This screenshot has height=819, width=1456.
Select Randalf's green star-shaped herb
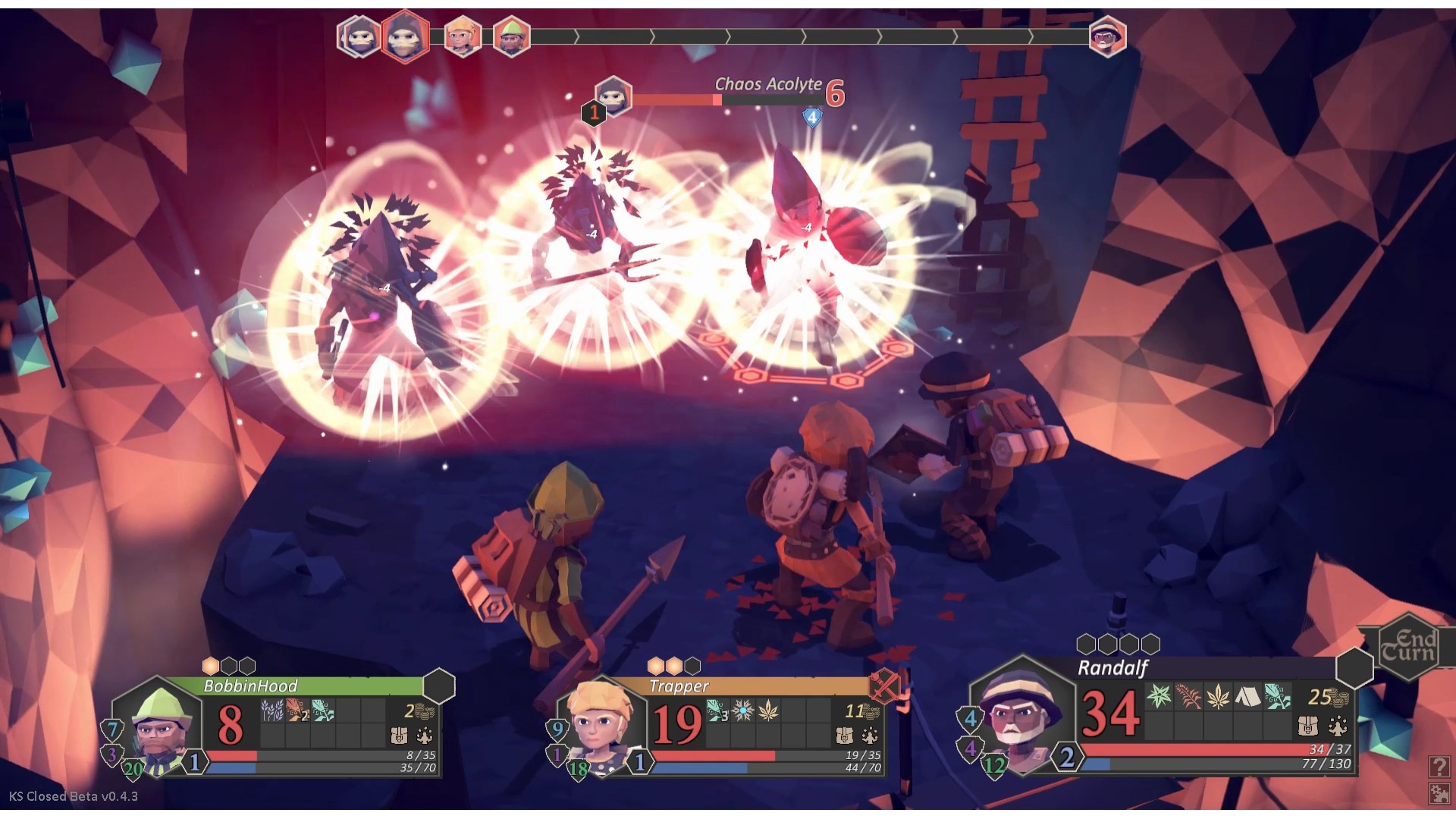[x=1159, y=696]
